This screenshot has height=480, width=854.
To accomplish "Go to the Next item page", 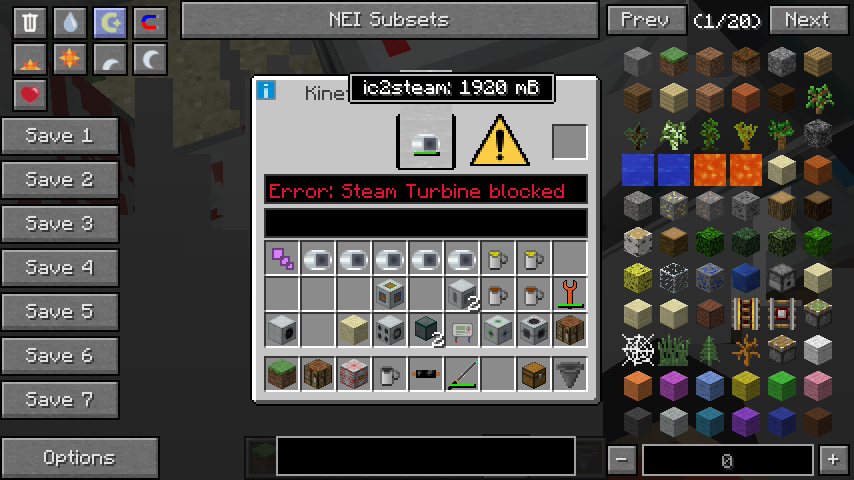I will [x=806, y=20].
